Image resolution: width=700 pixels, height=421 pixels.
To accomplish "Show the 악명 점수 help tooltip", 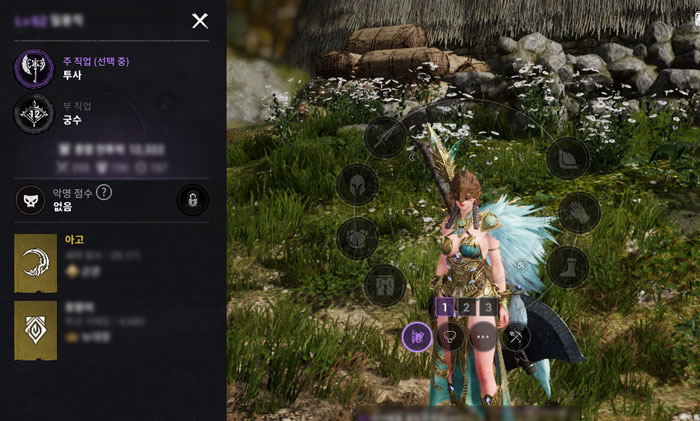I will [104, 192].
